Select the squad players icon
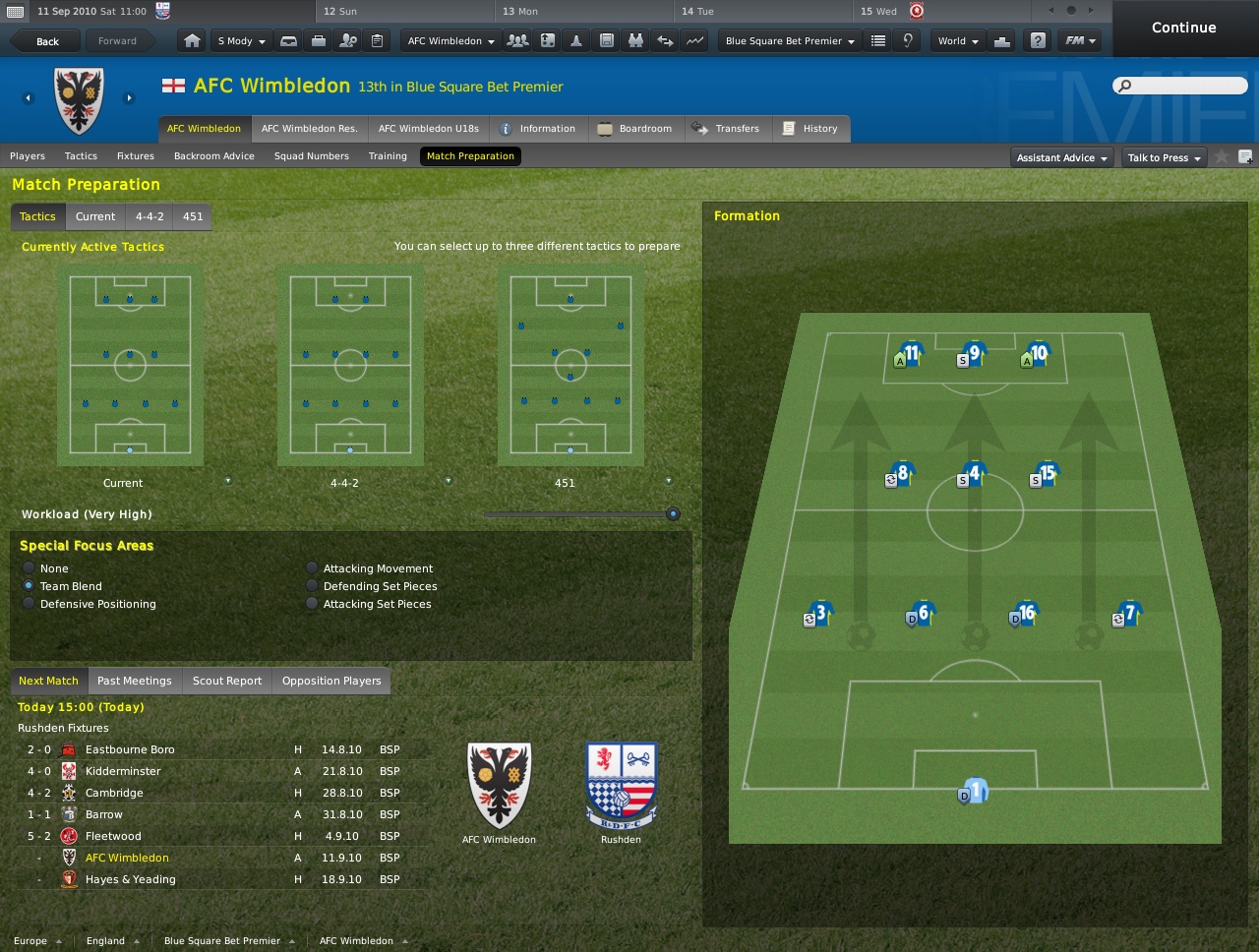This screenshot has height=952, width=1259. point(516,40)
